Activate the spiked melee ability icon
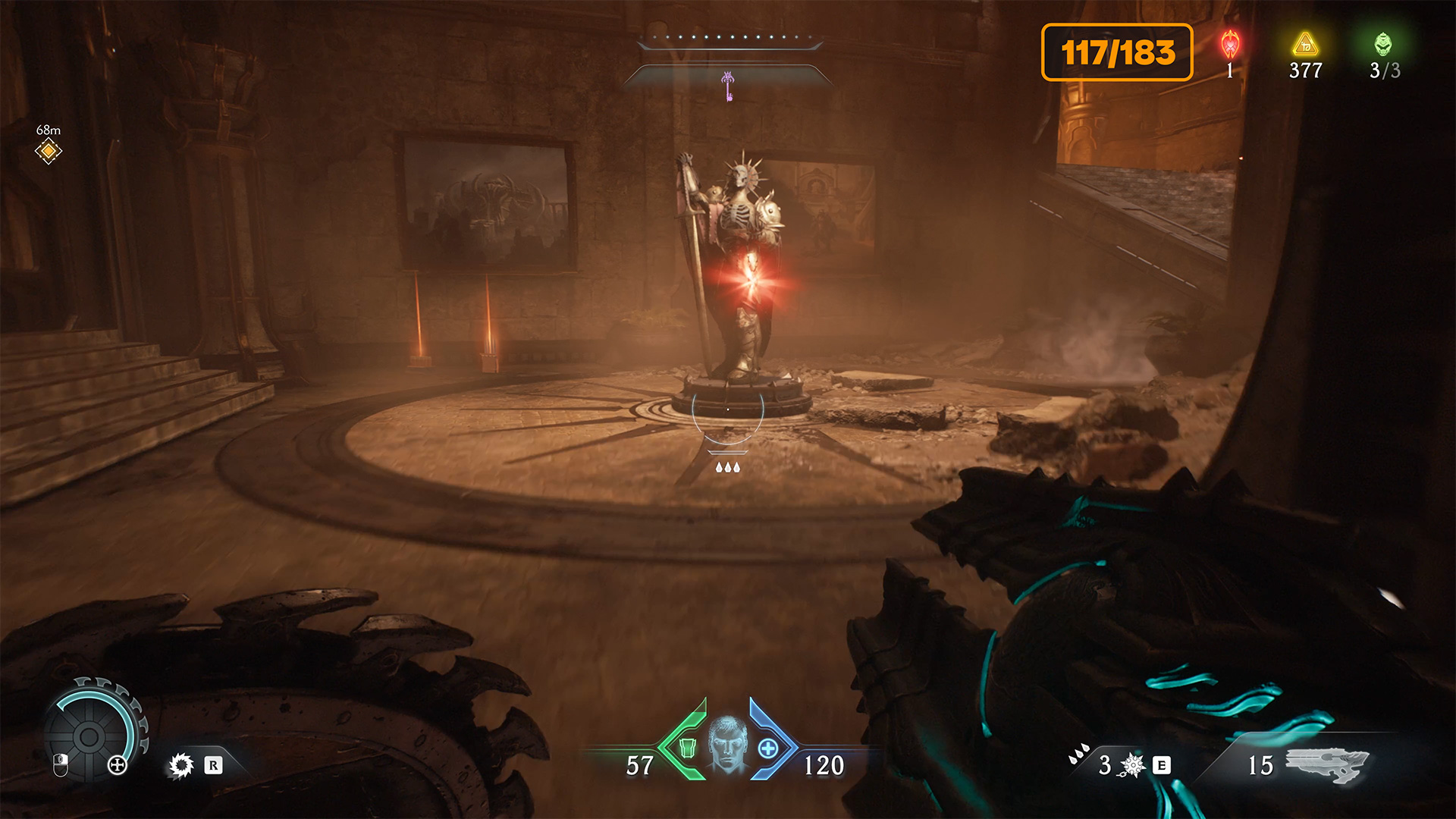Viewport: 1456px width, 819px height. click(1133, 765)
